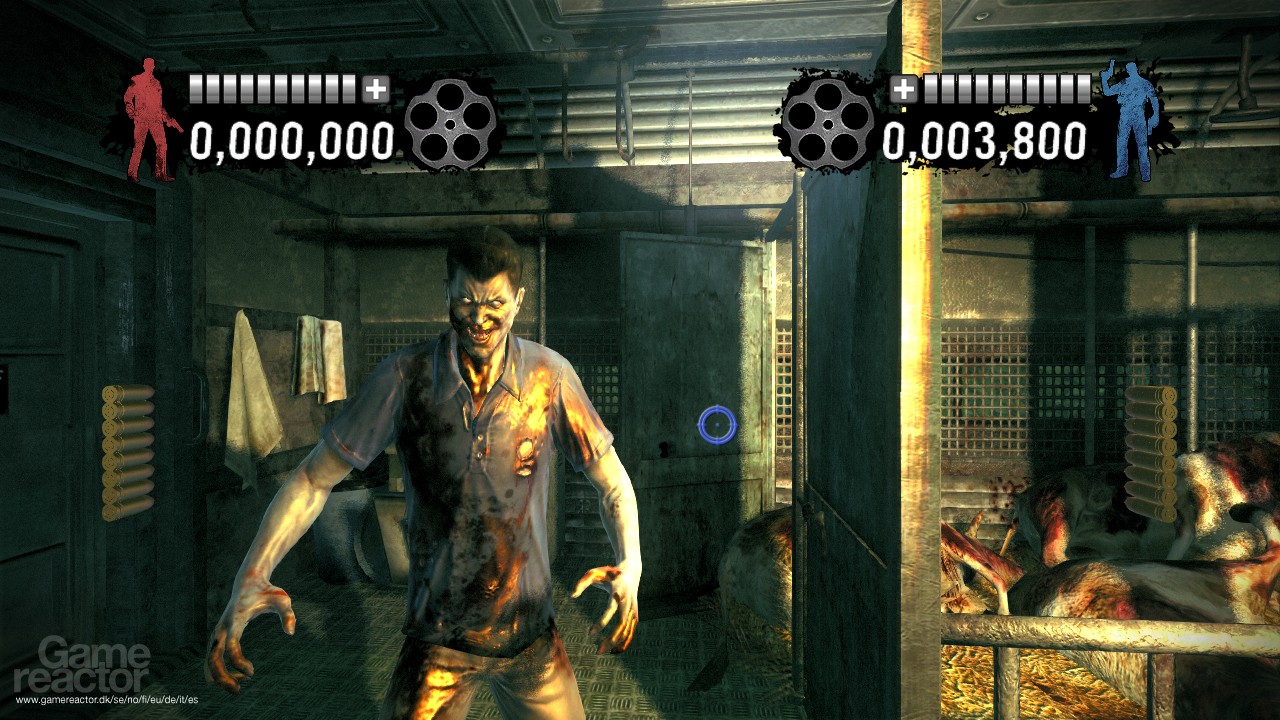
Task: Click the blue player two silhouette icon
Action: click(x=1128, y=120)
